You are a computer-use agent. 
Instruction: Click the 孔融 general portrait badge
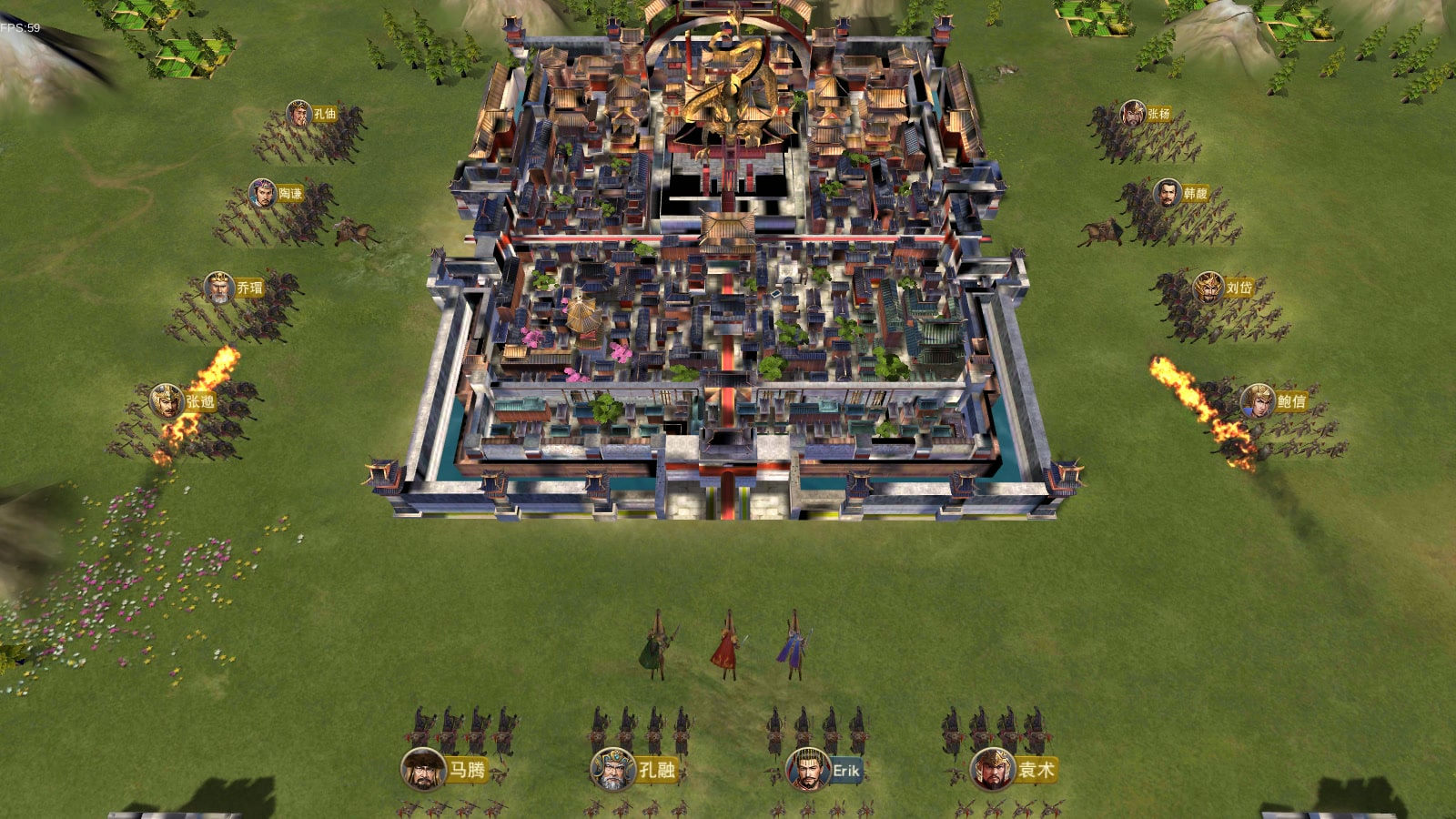(x=612, y=770)
